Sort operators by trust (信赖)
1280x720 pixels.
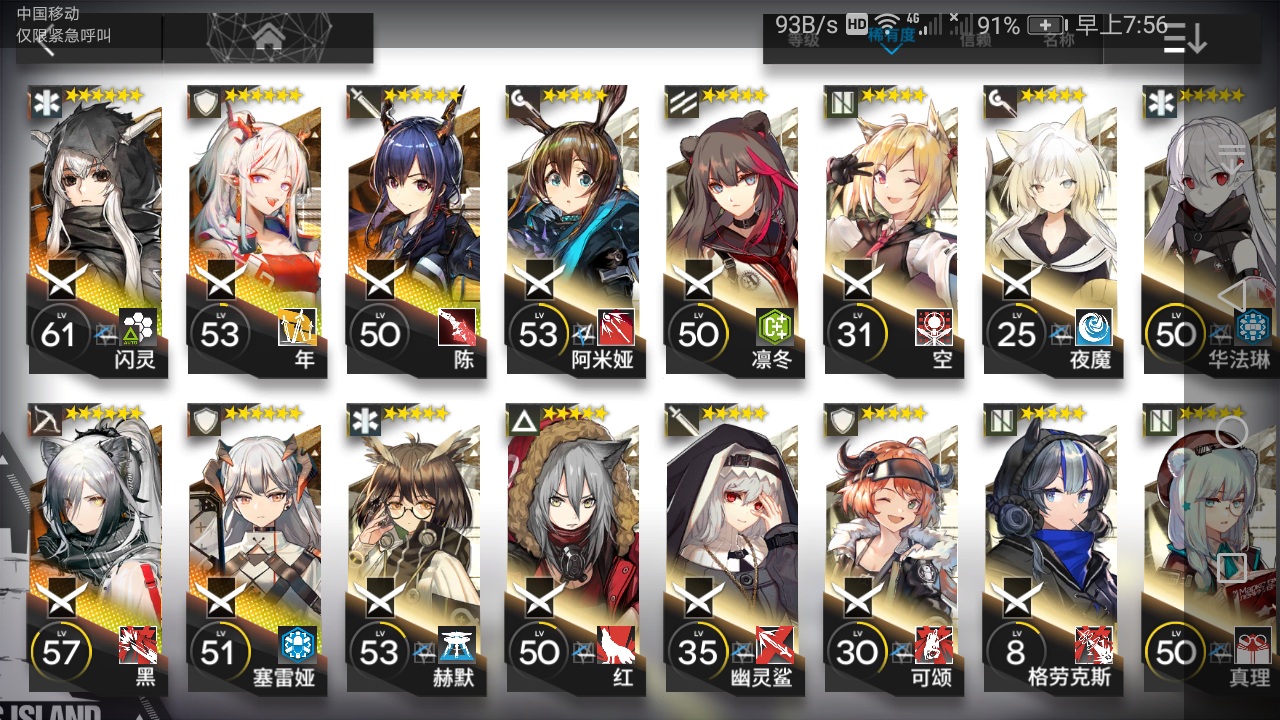tap(976, 40)
